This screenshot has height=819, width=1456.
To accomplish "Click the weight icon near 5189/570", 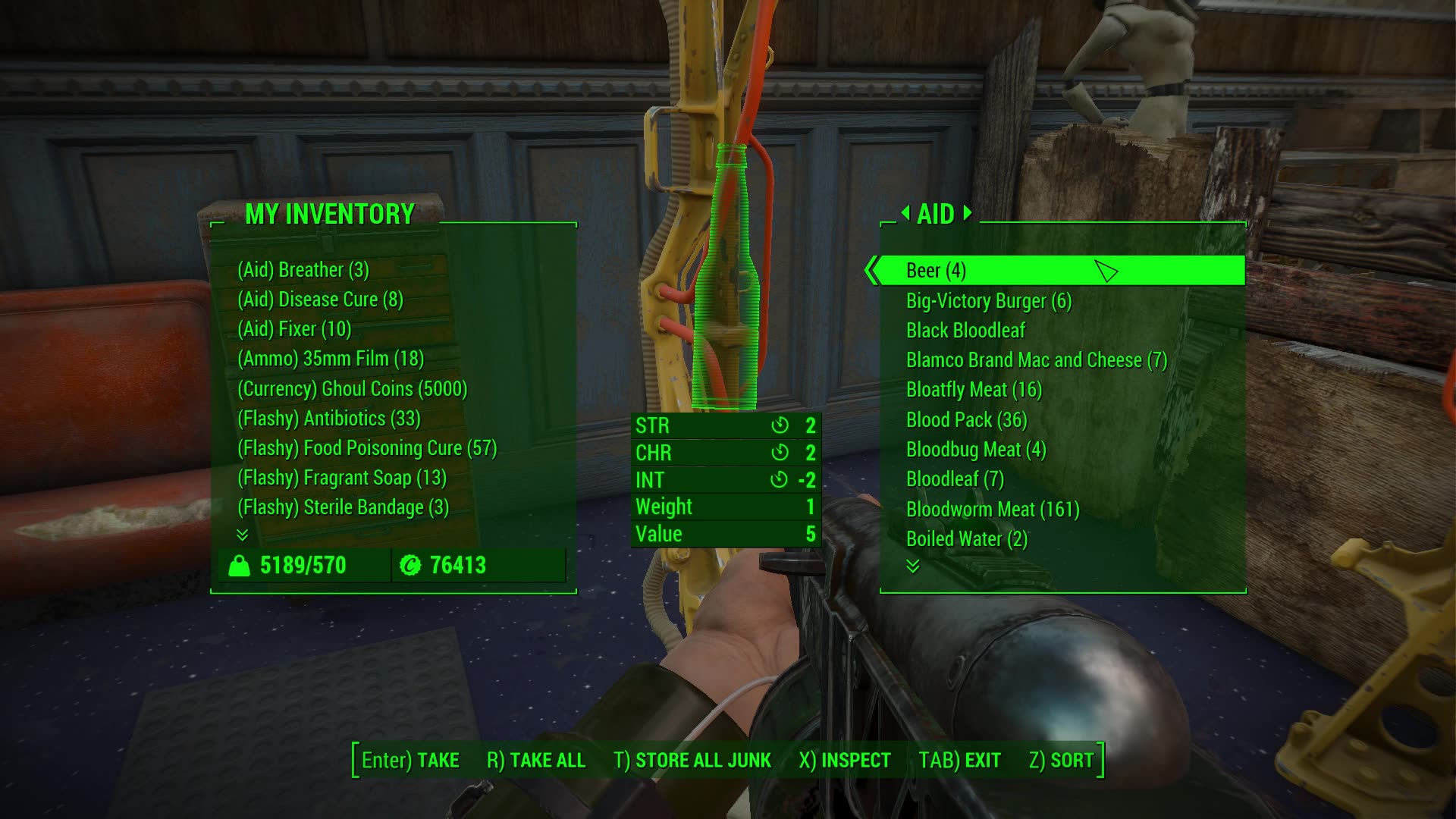I will click(x=241, y=564).
